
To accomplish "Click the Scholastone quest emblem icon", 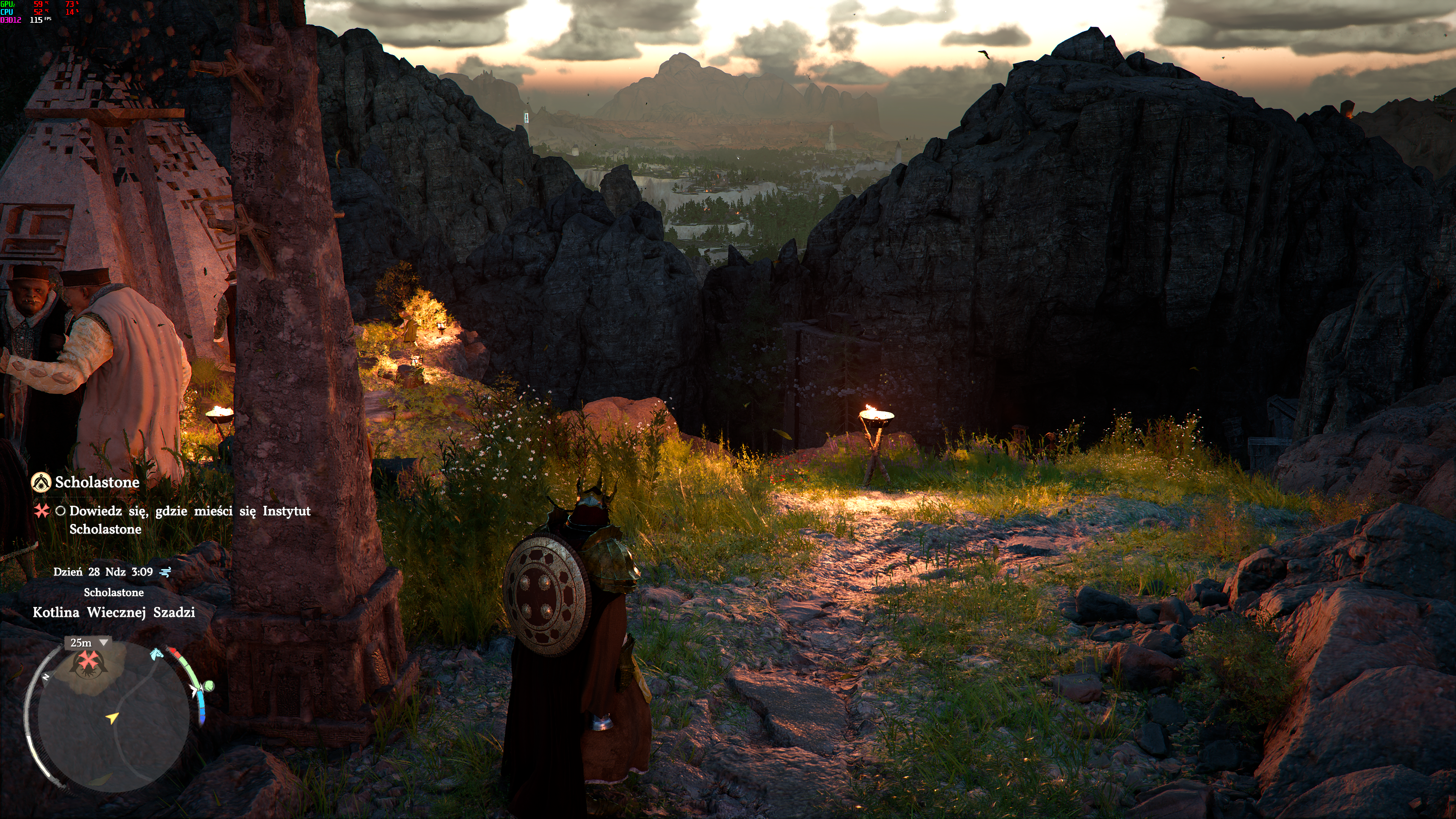I will tap(41, 482).
